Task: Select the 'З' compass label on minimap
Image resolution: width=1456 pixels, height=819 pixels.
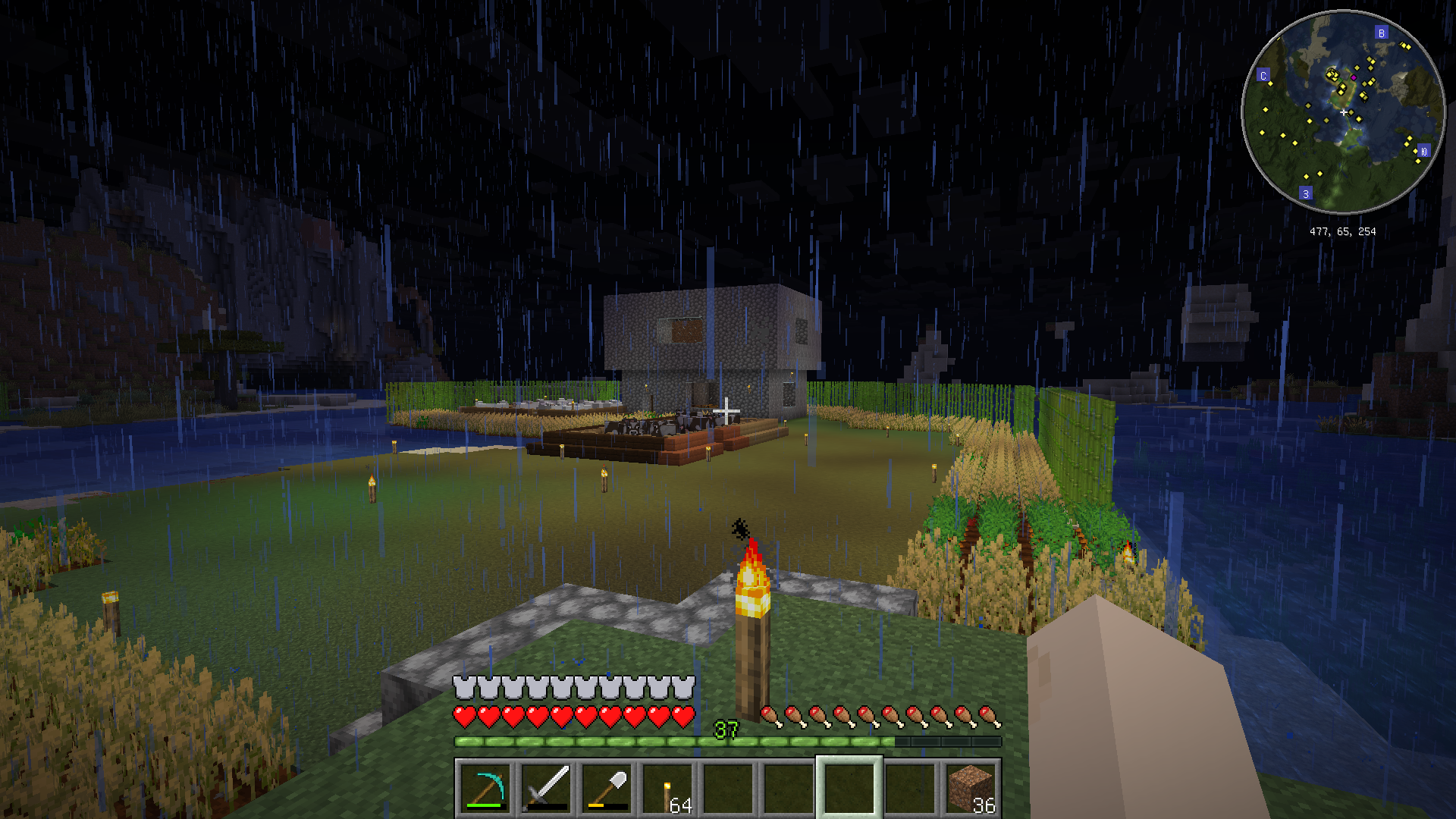Action: click(1305, 194)
